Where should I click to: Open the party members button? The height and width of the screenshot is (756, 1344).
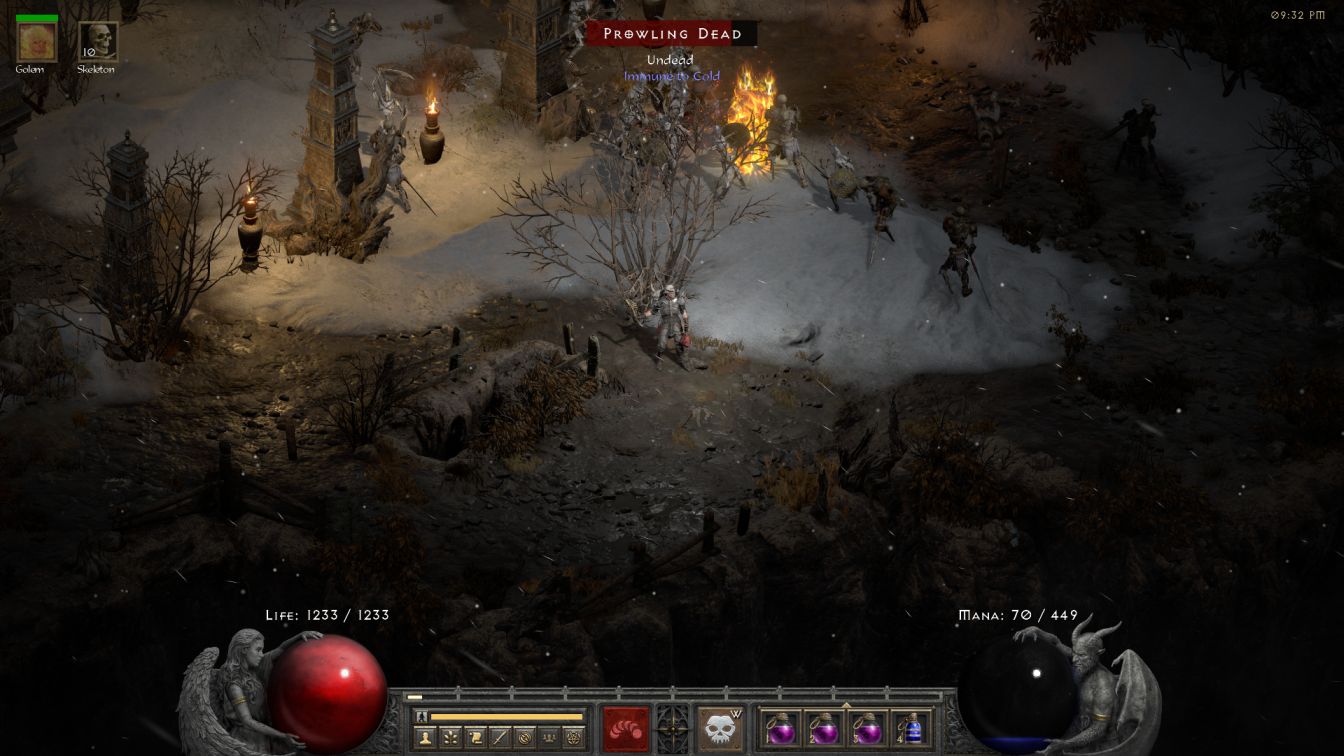click(548, 738)
